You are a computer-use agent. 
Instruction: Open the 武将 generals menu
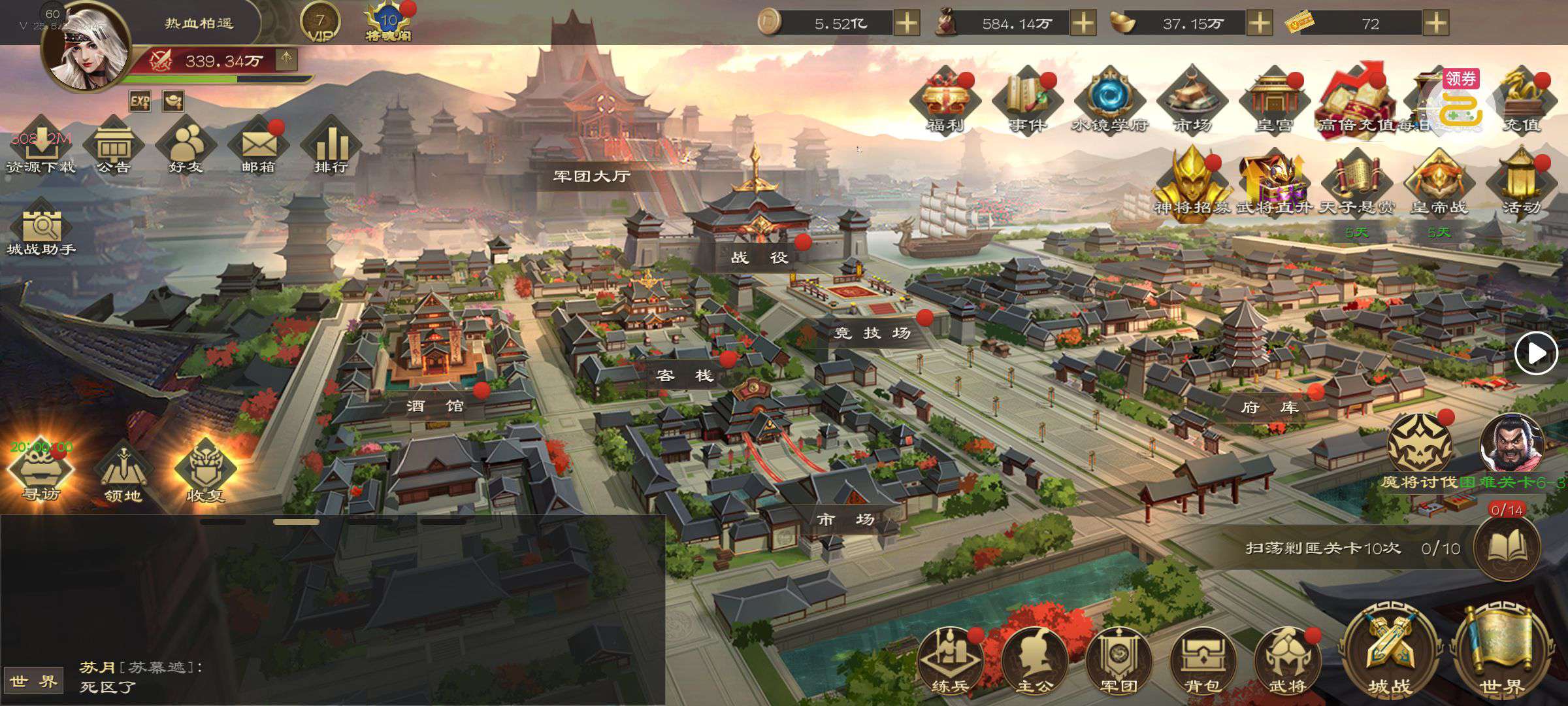(1287, 660)
